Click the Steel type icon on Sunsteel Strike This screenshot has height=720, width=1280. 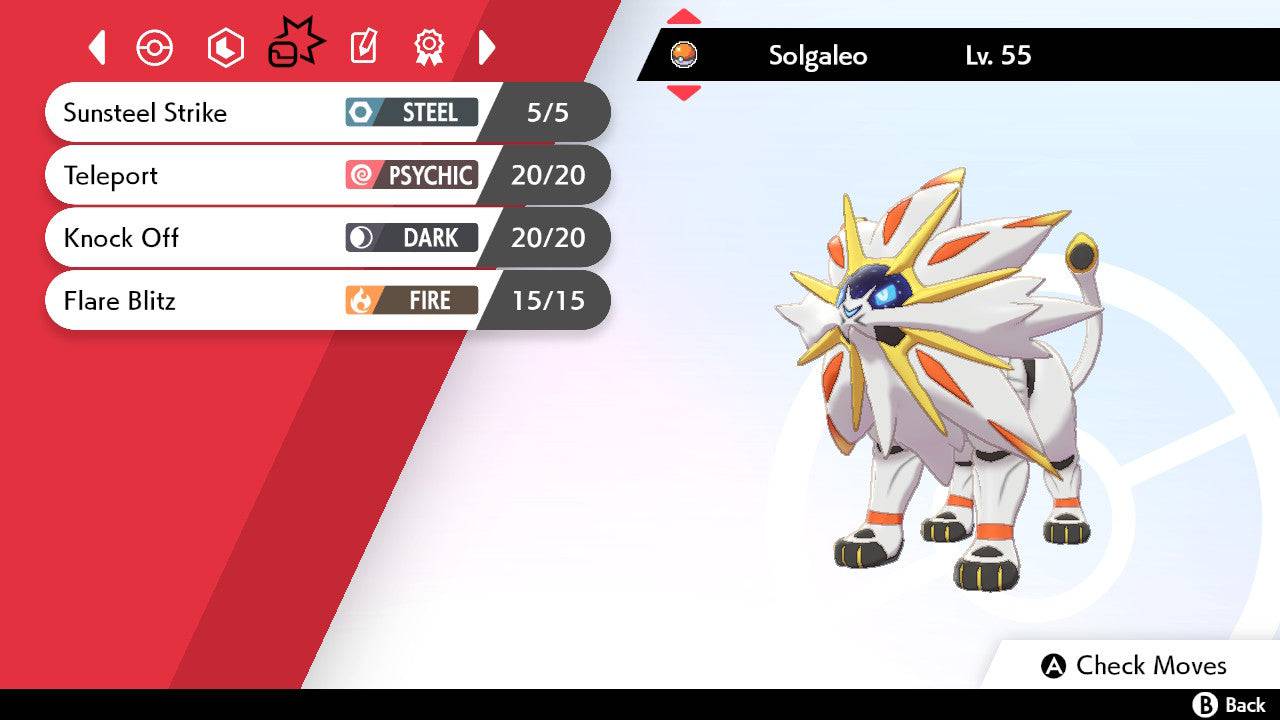pyautogui.click(x=360, y=113)
